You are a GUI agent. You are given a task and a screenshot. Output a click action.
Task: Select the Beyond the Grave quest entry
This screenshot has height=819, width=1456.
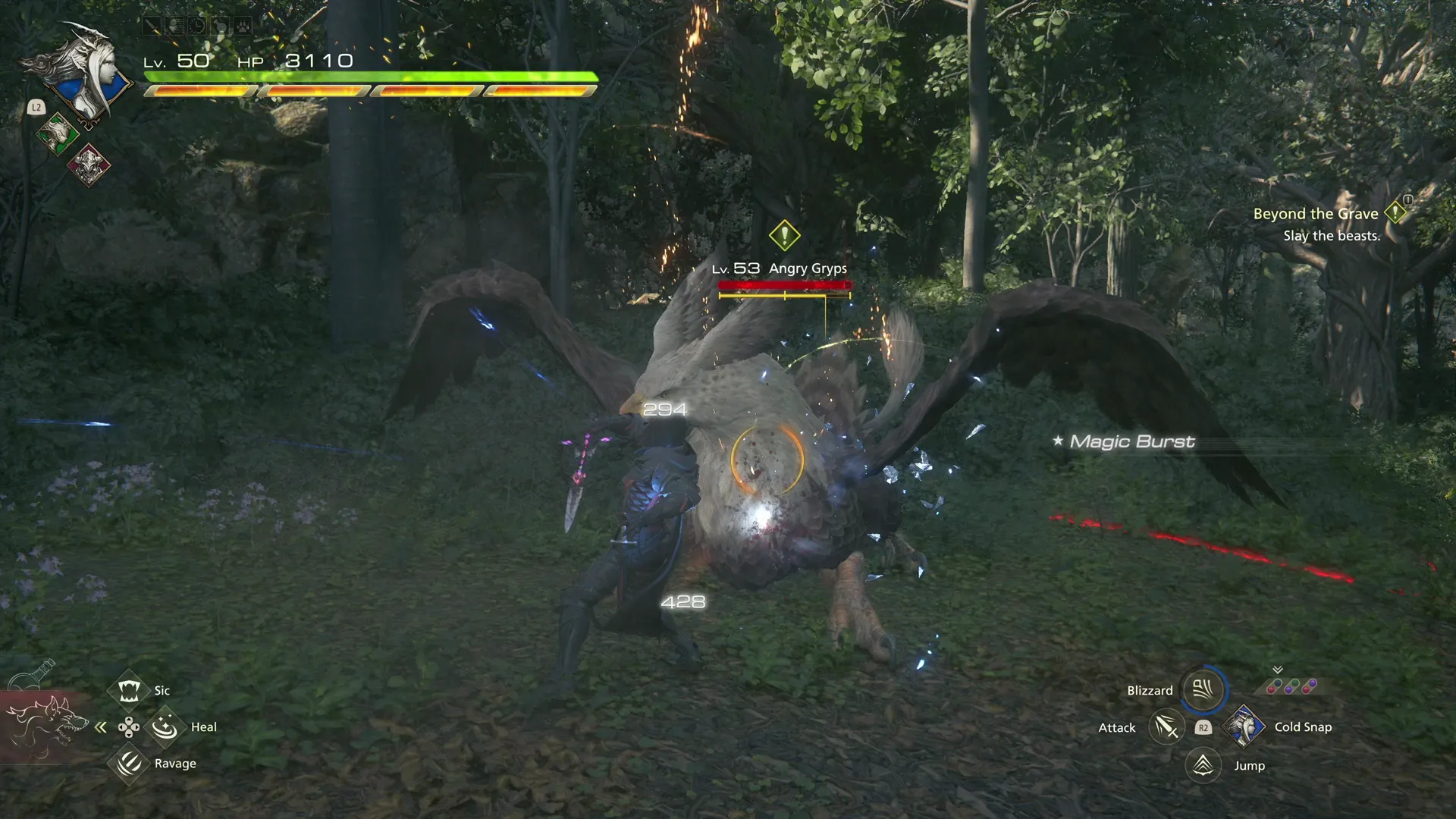[x=1316, y=214]
